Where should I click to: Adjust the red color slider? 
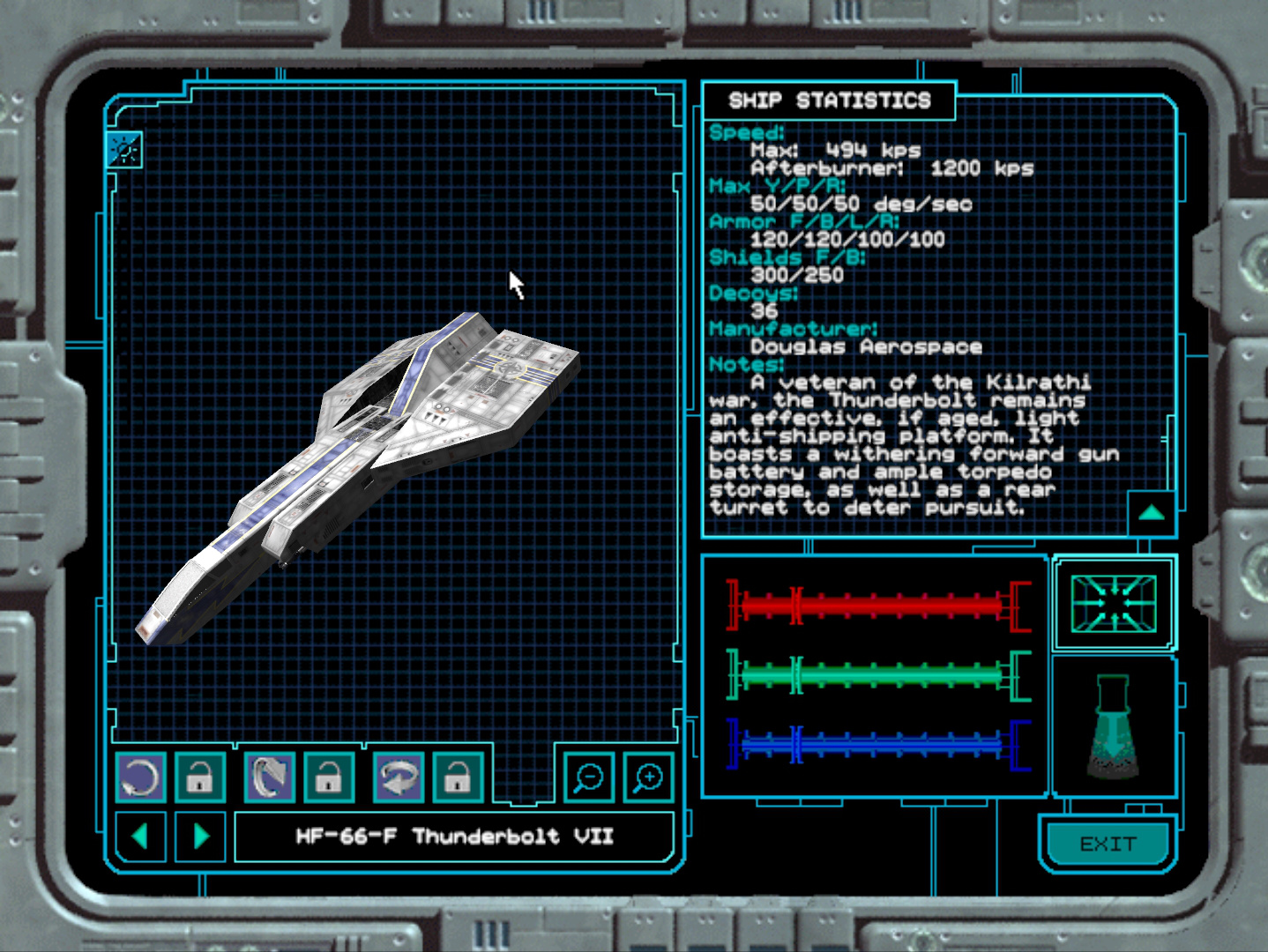pyautogui.click(x=877, y=606)
